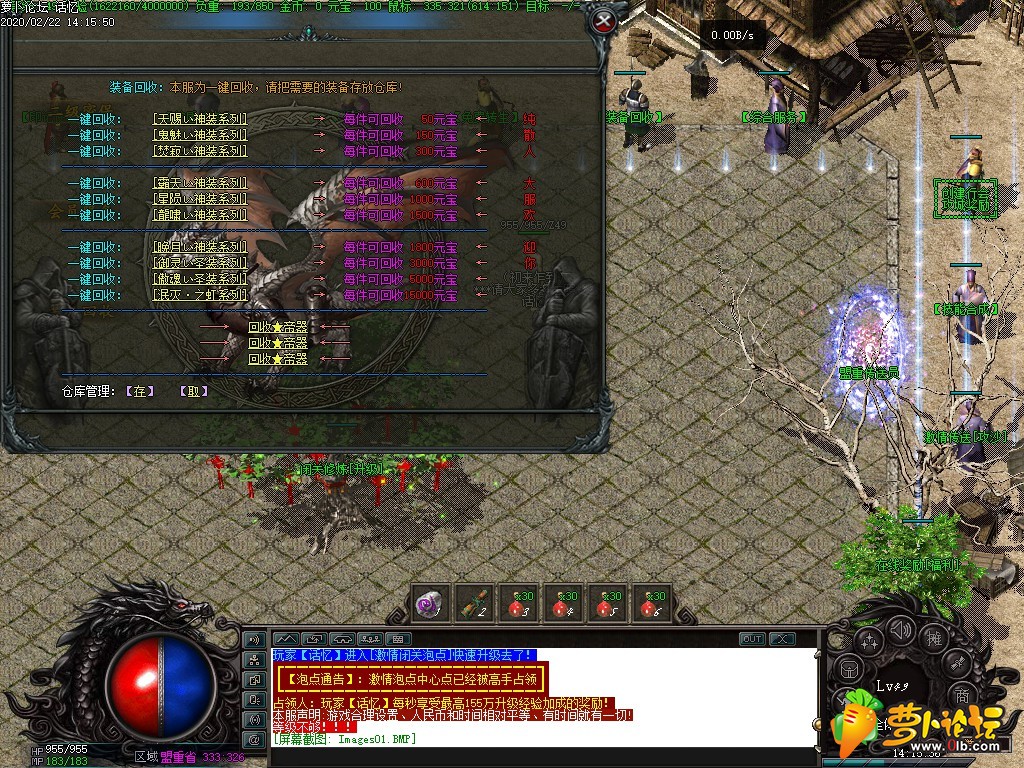Recycle the 霸天 divine gear series

[199, 183]
